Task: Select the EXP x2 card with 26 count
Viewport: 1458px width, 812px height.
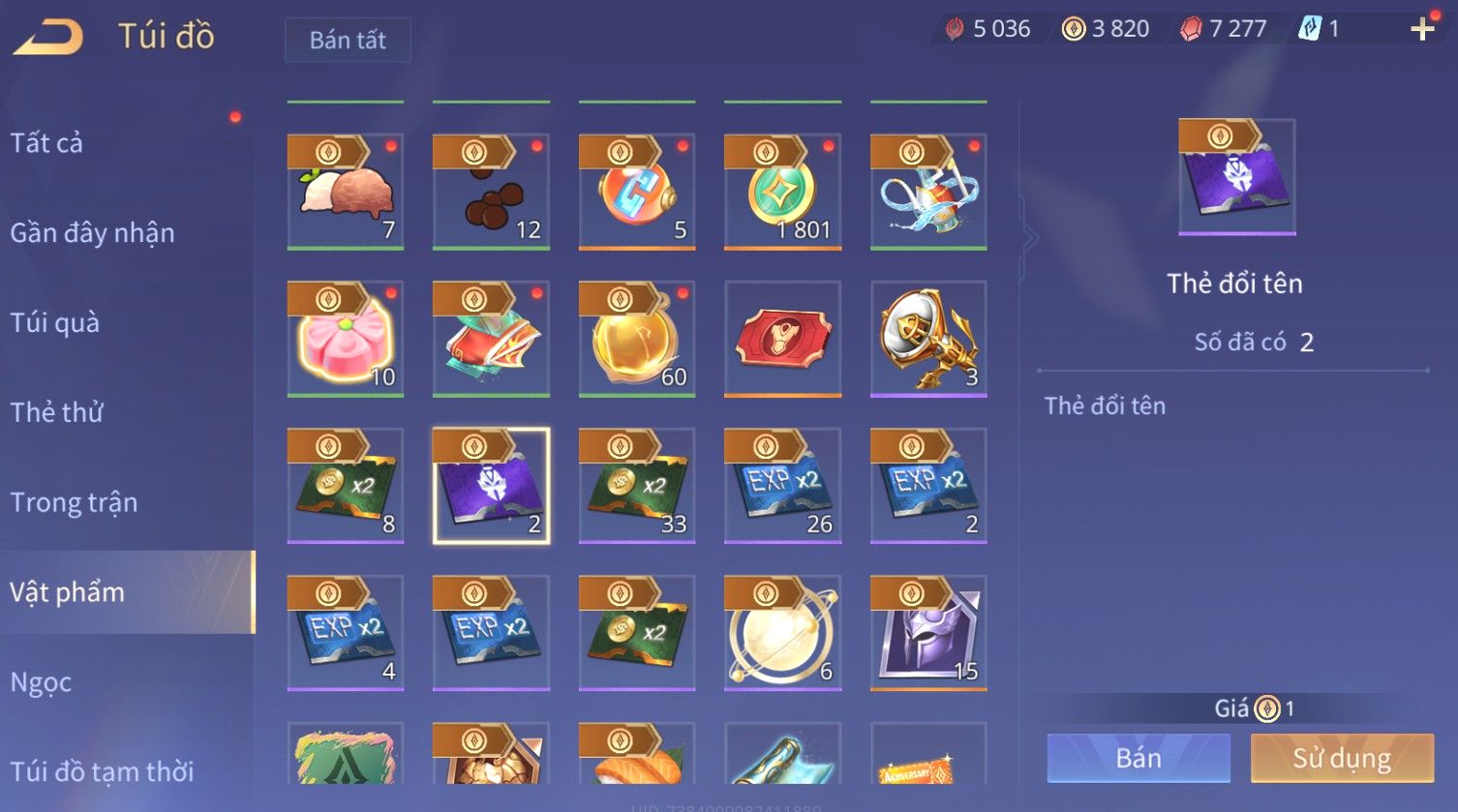Action: coord(782,486)
